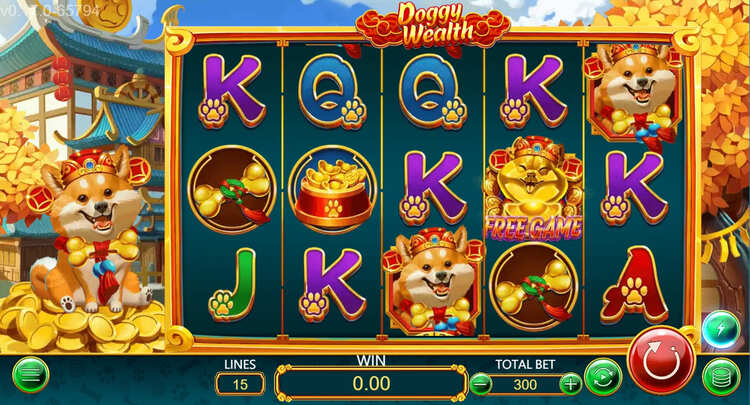This screenshot has width=750, height=405.
Task: Increase total bet with the plus button
Action: (x=570, y=383)
